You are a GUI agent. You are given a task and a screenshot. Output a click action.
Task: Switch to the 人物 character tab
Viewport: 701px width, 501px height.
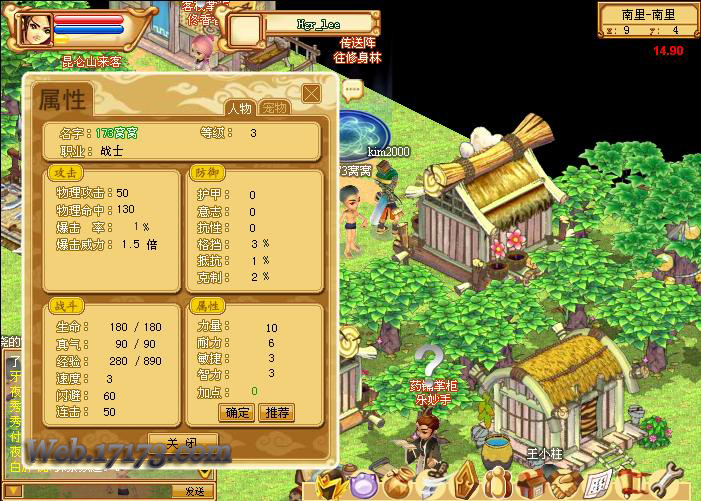tap(239, 108)
